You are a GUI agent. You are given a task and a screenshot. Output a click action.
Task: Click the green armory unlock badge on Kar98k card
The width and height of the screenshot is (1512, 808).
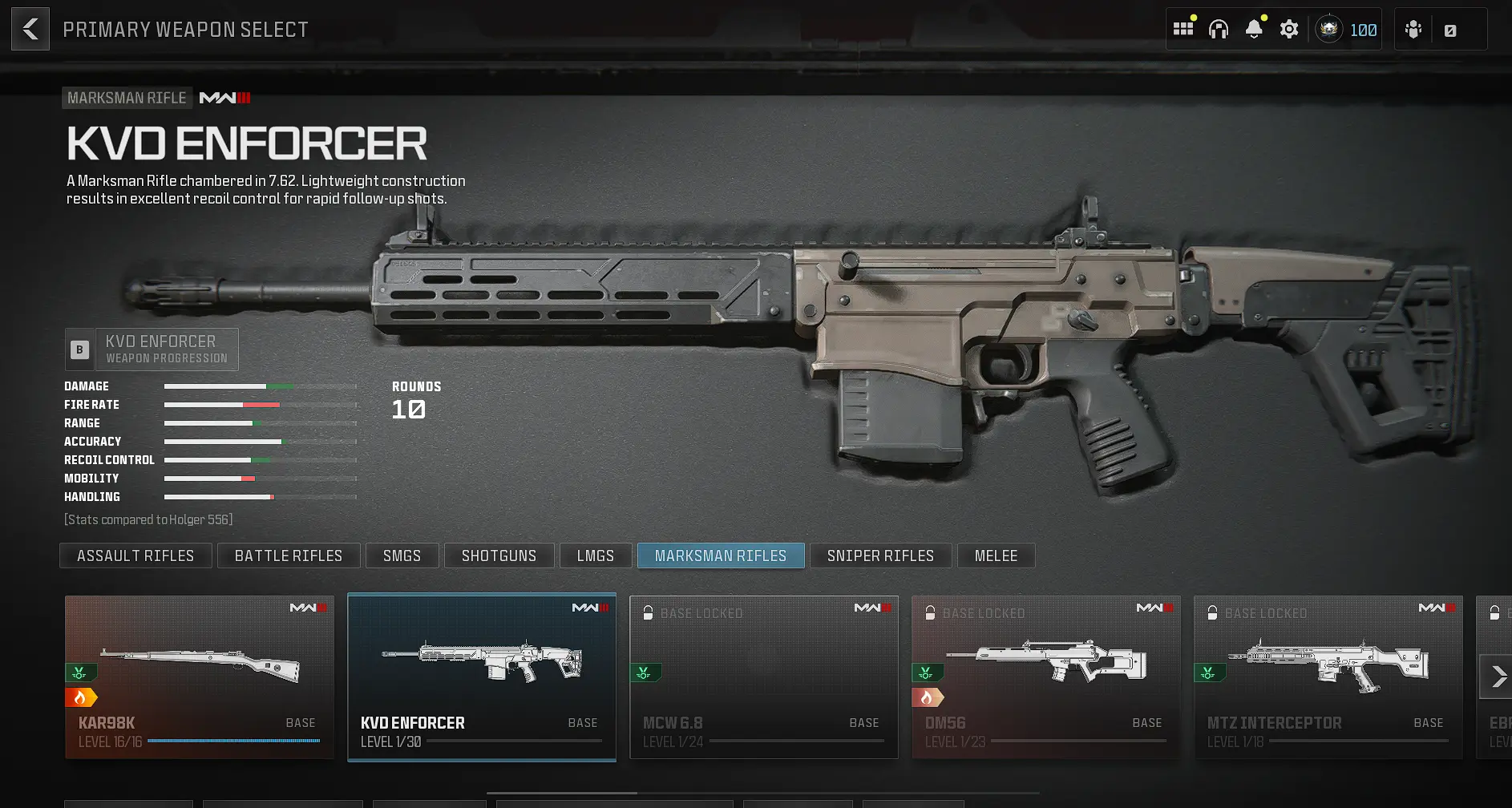point(79,673)
